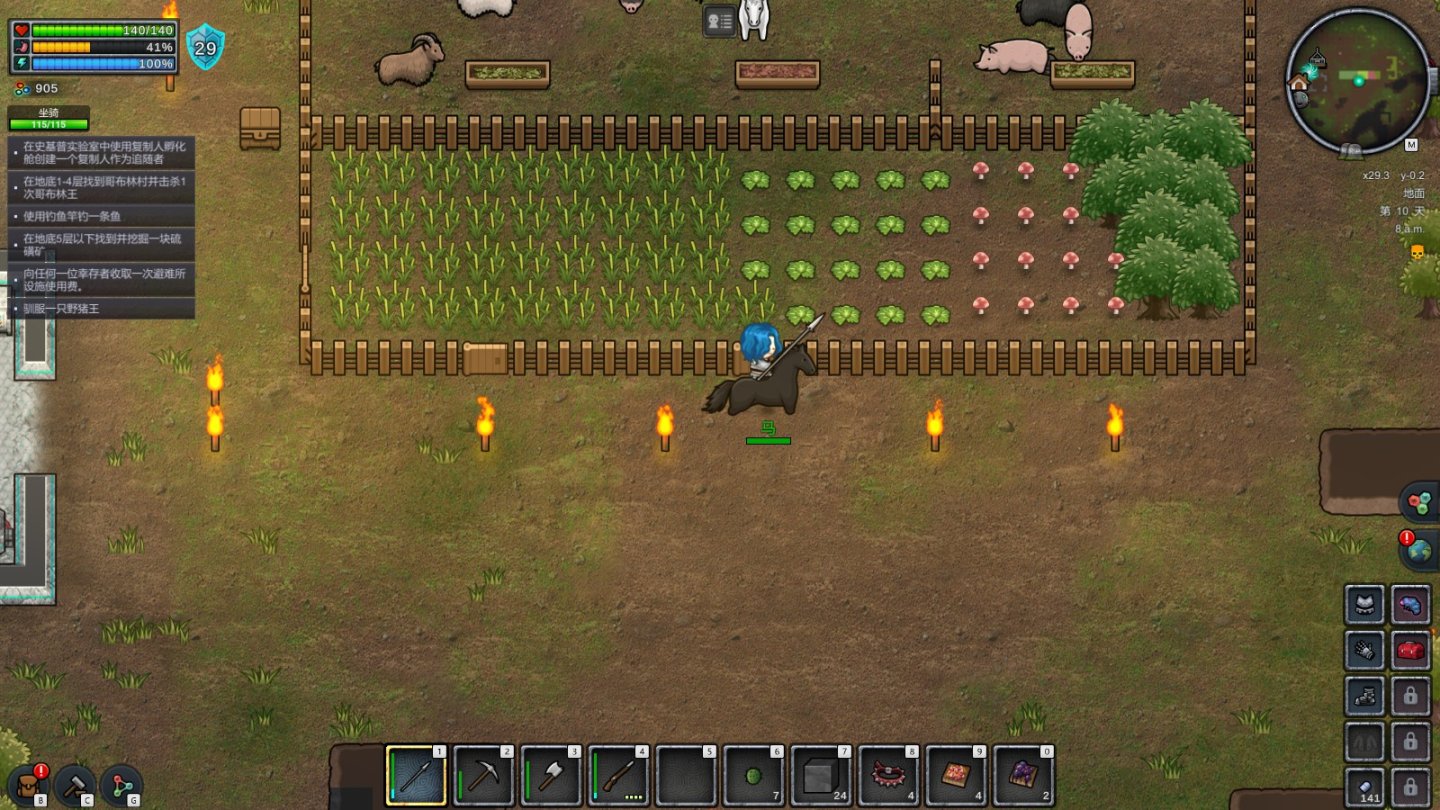
Task: Select the orange food tray slot
Action: click(x=957, y=776)
